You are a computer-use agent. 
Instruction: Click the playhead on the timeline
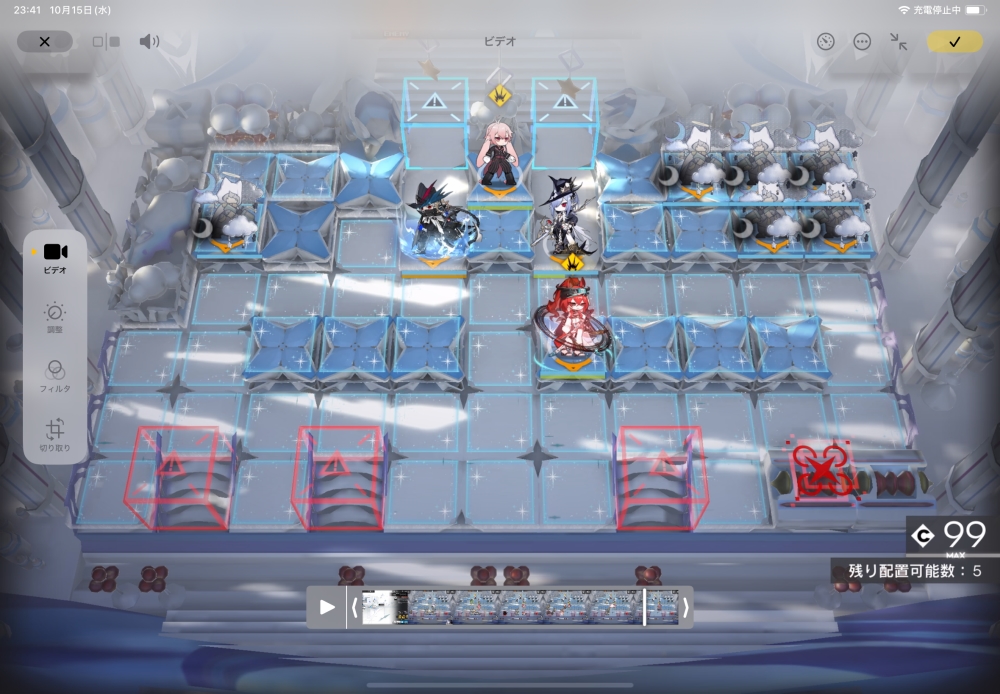pos(644,607)
